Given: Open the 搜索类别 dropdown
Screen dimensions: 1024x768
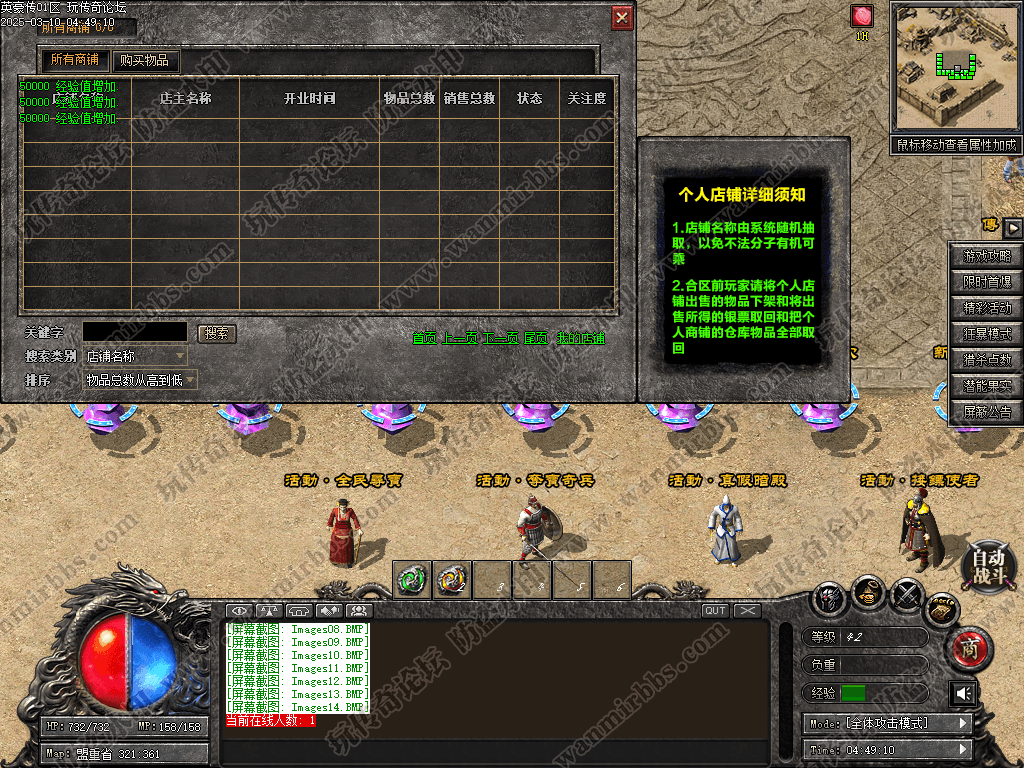Looking at the screenshot, I should click(136, 356).
